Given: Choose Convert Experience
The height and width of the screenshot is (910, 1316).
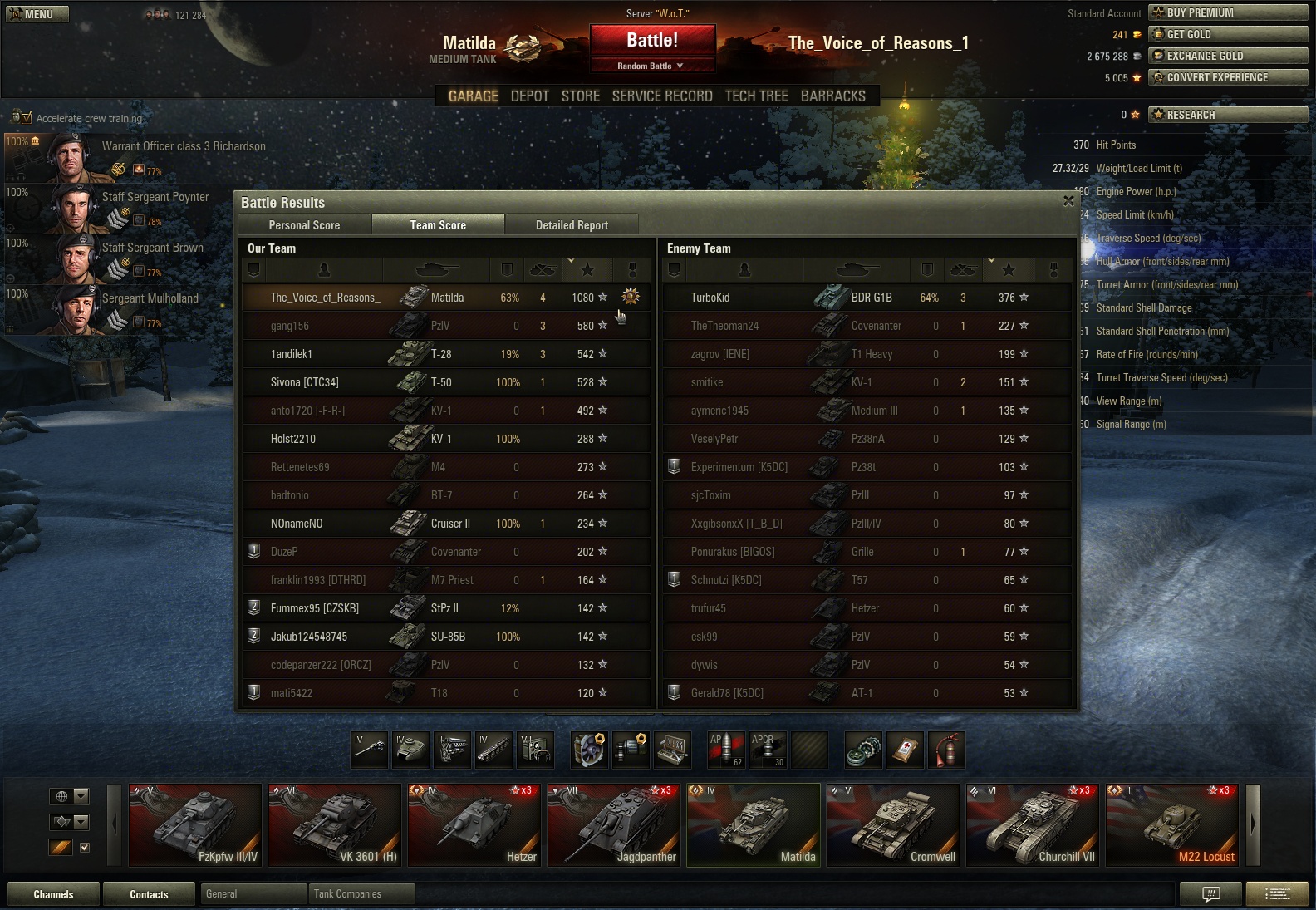Looking at the screenshot, I should [x=1227, y=77].
